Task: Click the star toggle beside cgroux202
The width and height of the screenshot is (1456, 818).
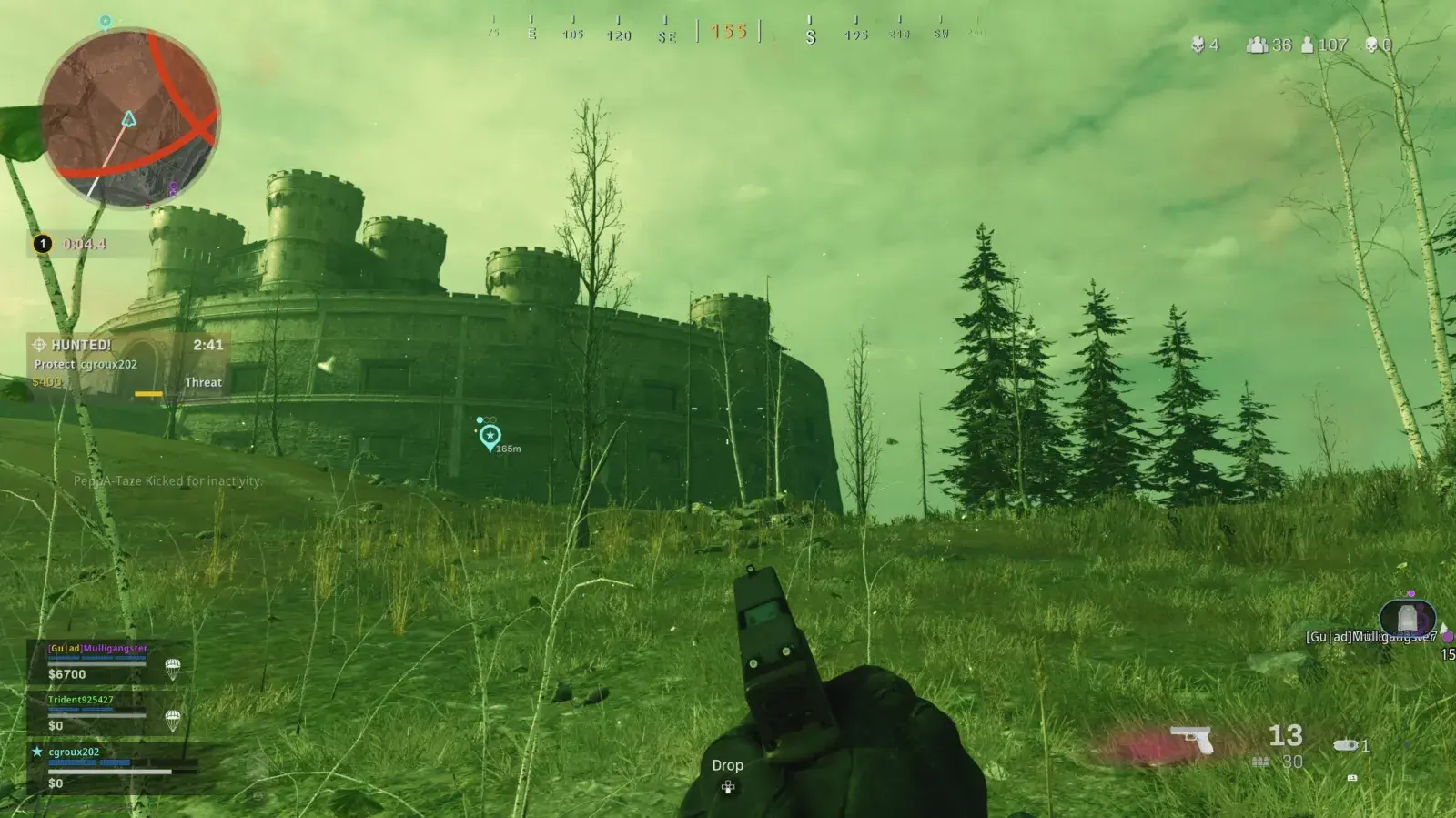Action: point(35,750)
